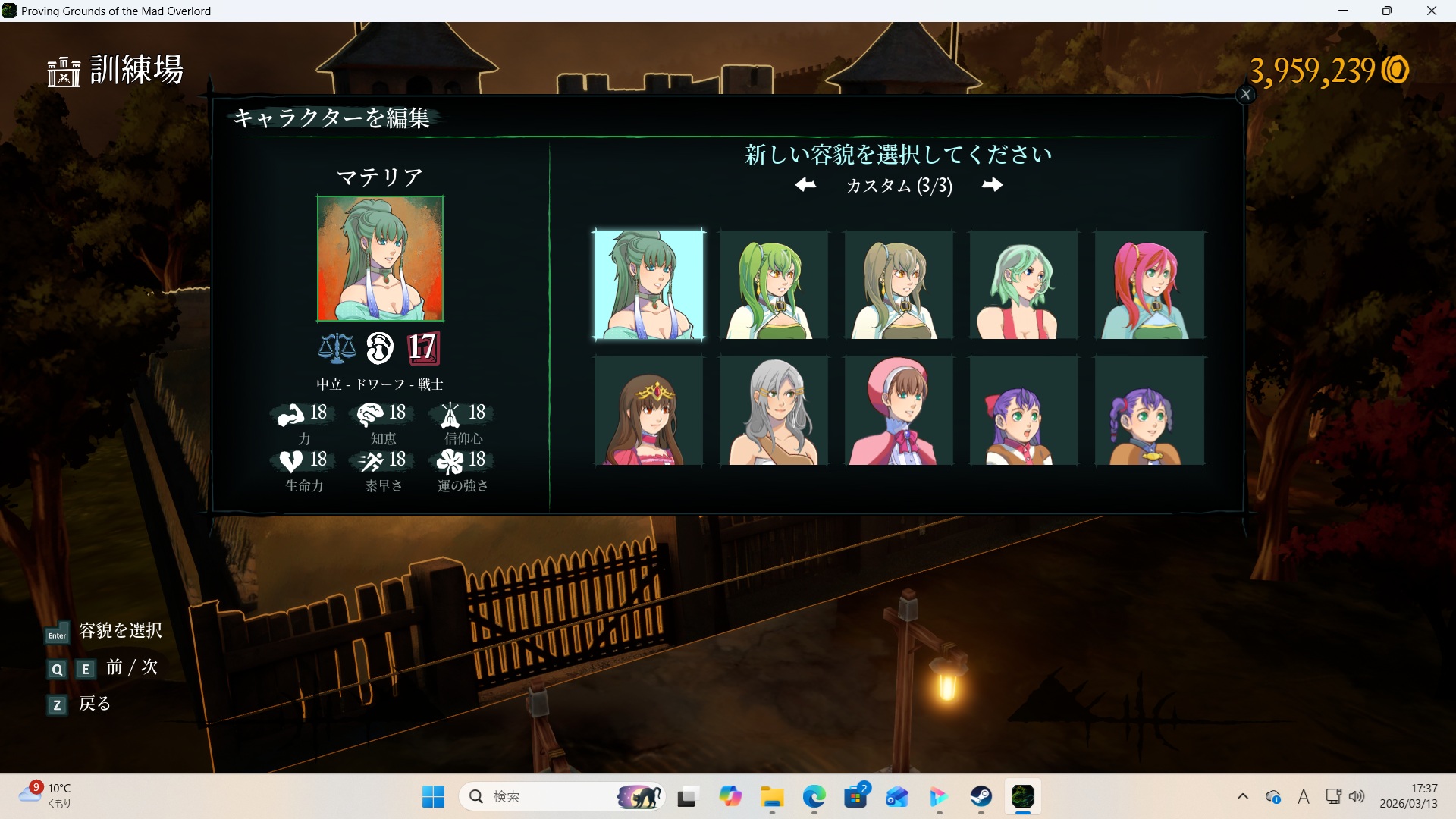The height and width of the screenshot is (819, 1456).
Task: Choose the bright green twin-tail portrait
Action: click(x=773, y=284)
